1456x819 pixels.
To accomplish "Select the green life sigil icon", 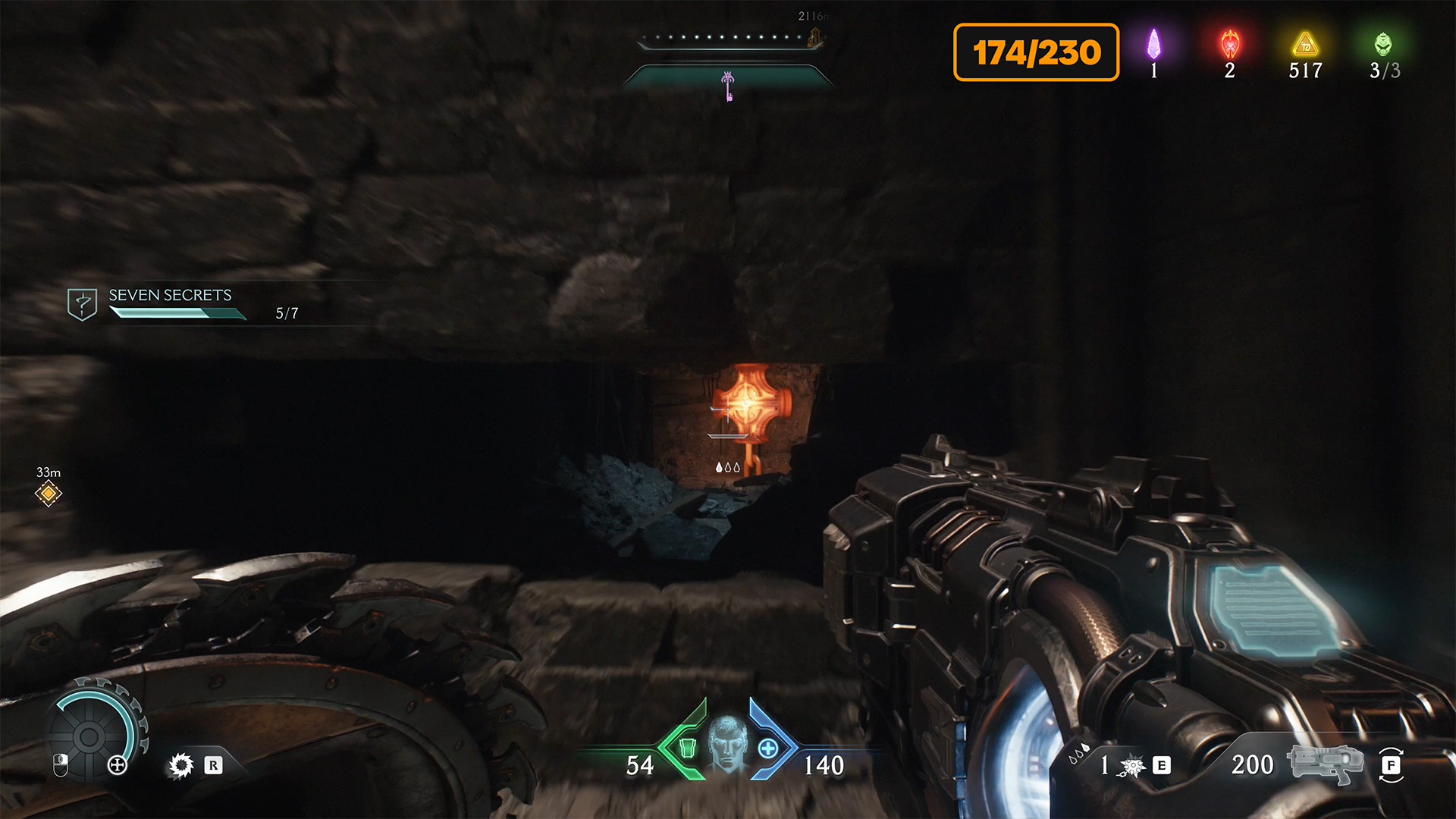I will coord(1383,44).
